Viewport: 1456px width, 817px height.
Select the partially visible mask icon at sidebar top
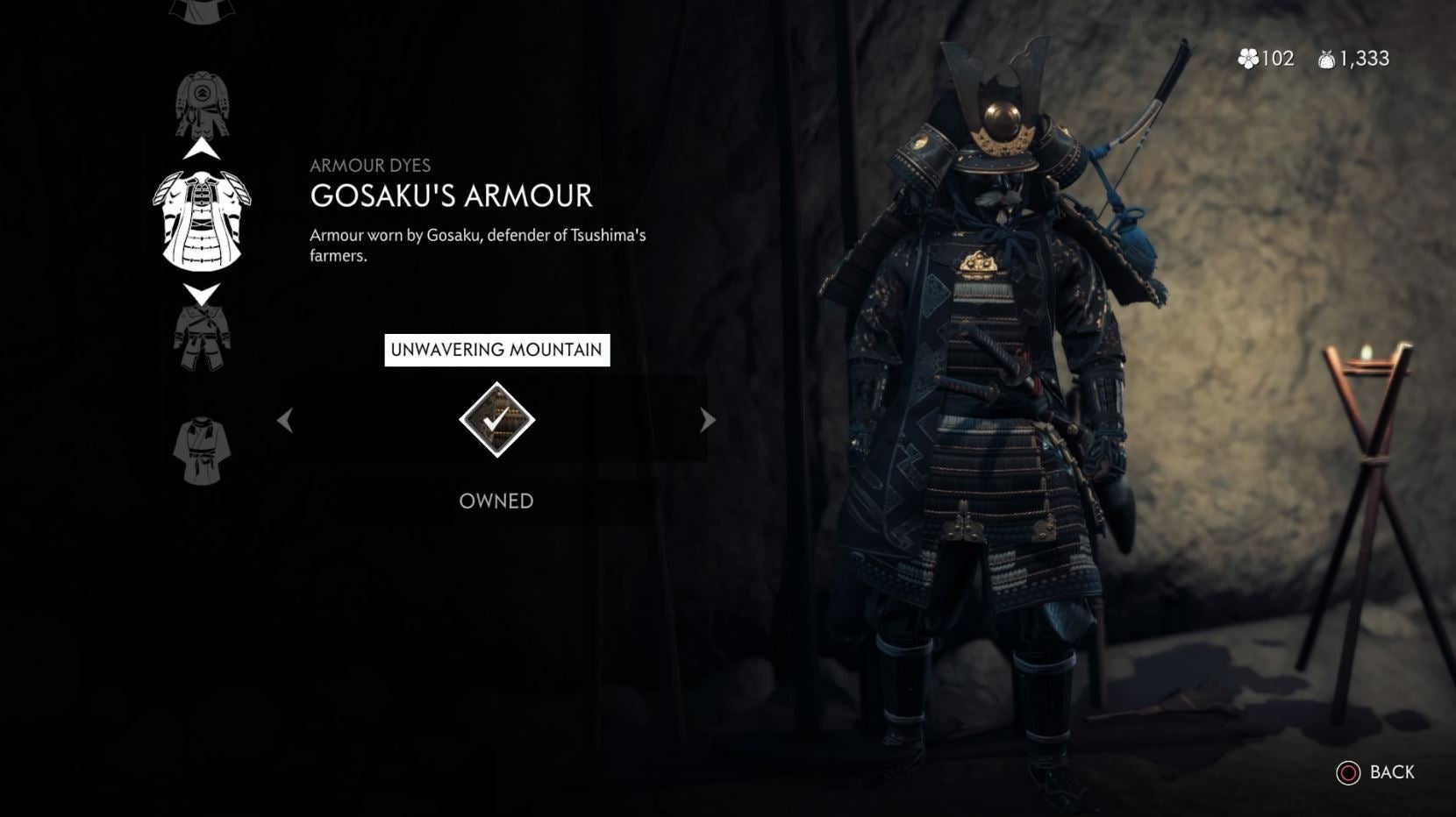click(202, 11)
